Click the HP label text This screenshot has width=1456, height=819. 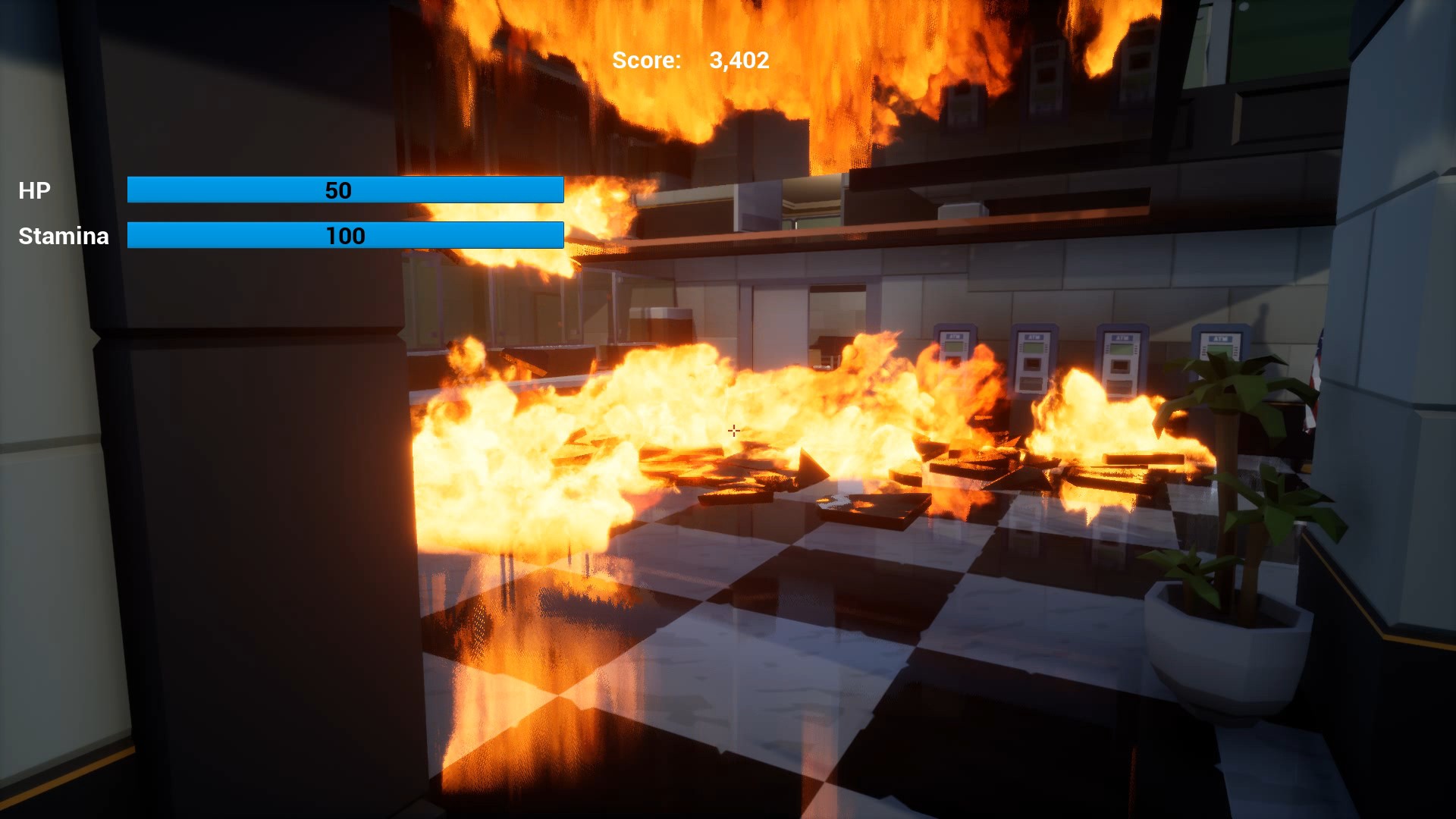click(x=34, y=190)
